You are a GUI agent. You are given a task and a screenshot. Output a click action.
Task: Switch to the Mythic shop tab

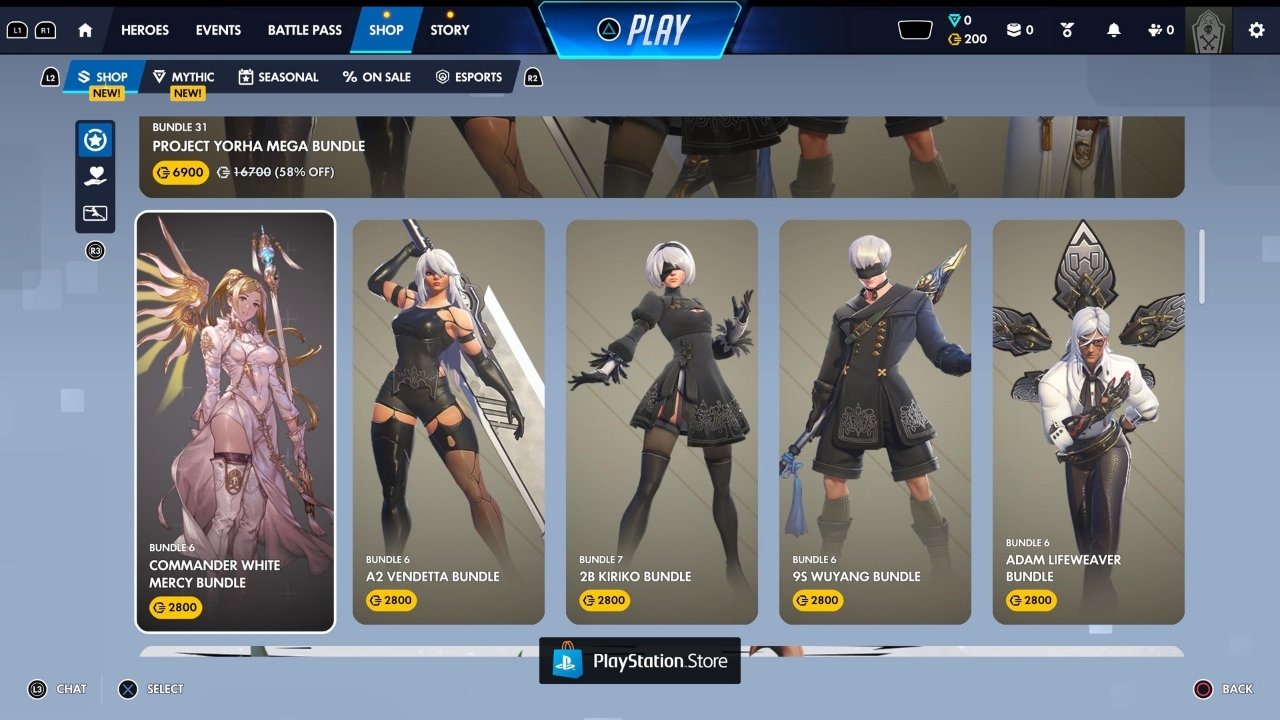click(184, 77)
